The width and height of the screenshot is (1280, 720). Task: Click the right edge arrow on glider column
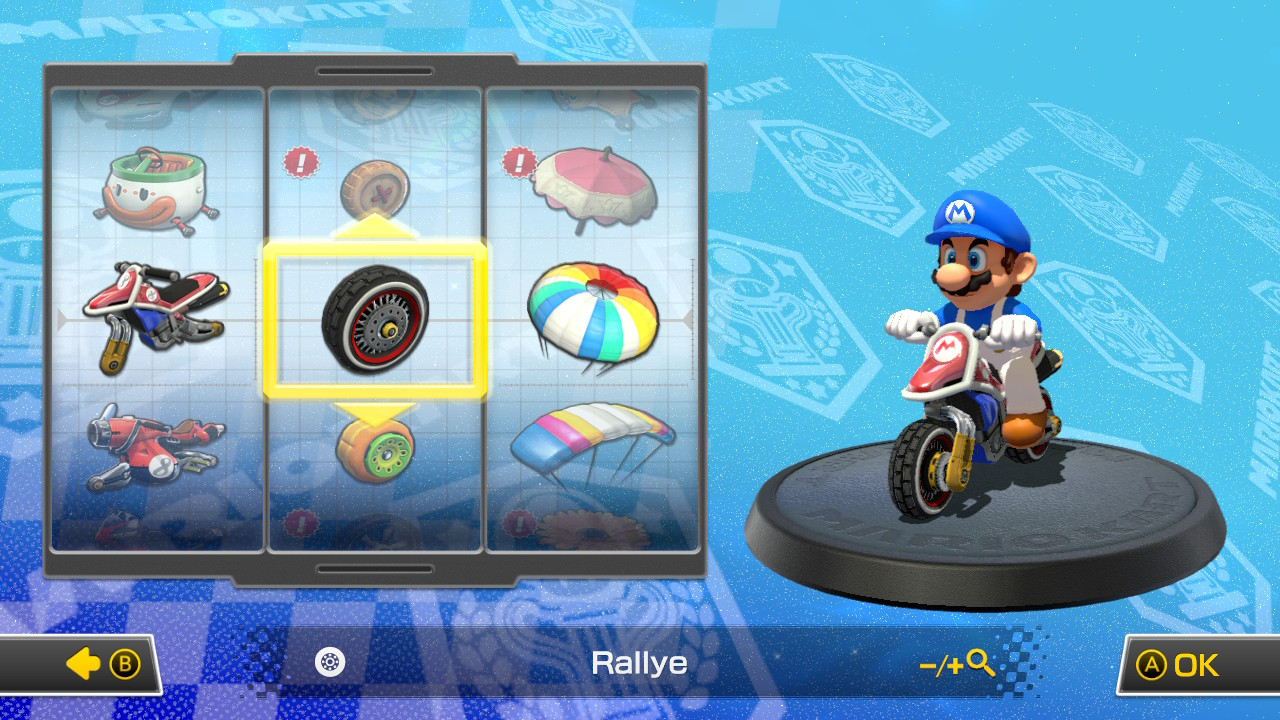(x=688, y=320)
